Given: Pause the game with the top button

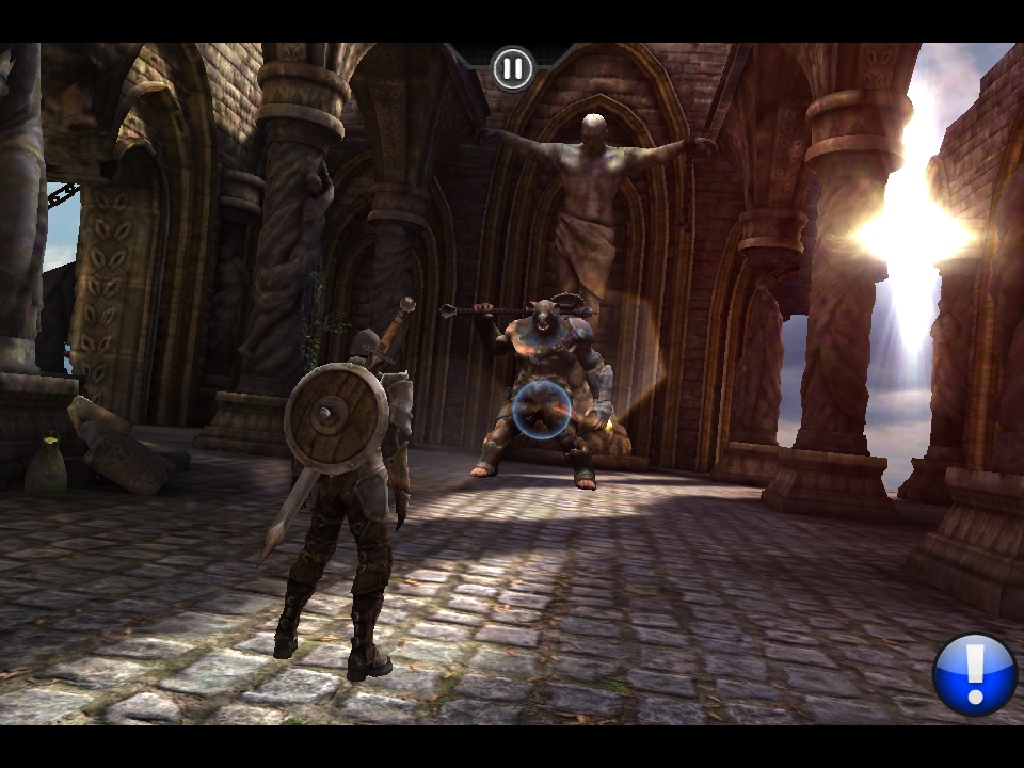Looking at the screenshot, I should [513, 69].
